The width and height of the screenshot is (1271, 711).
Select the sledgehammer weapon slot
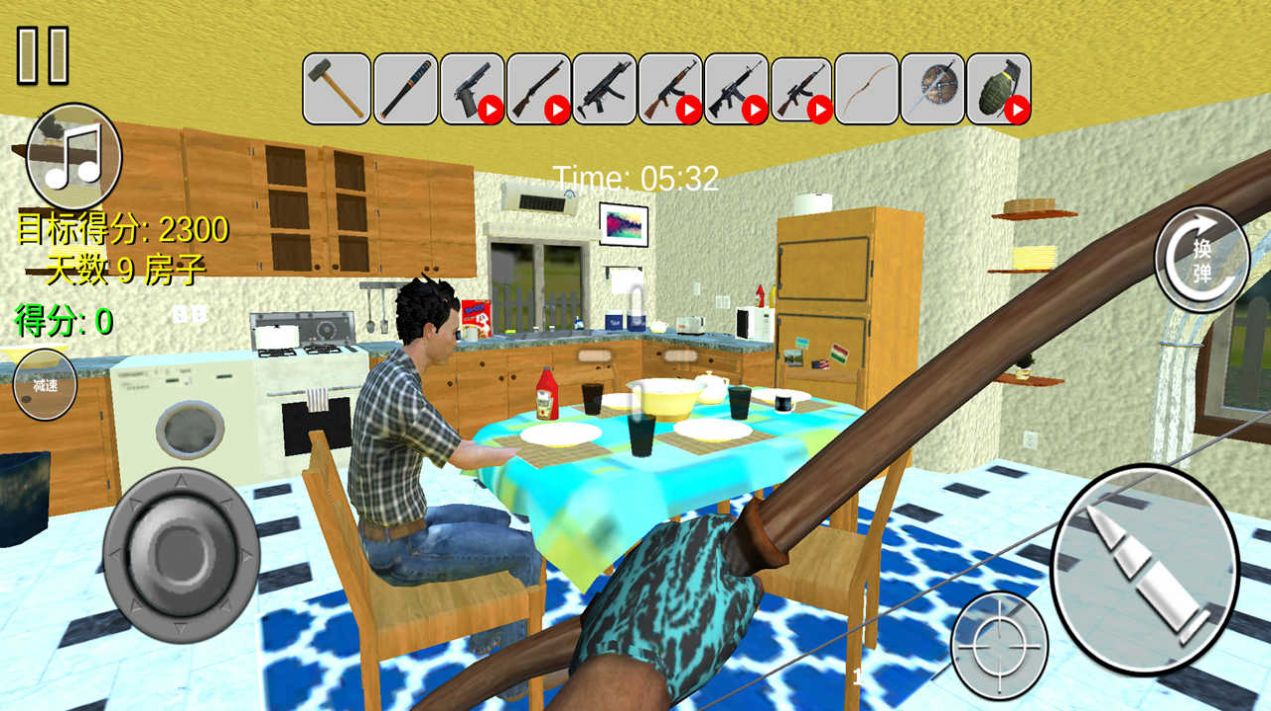pyautogui.click(x=337, y=89)
